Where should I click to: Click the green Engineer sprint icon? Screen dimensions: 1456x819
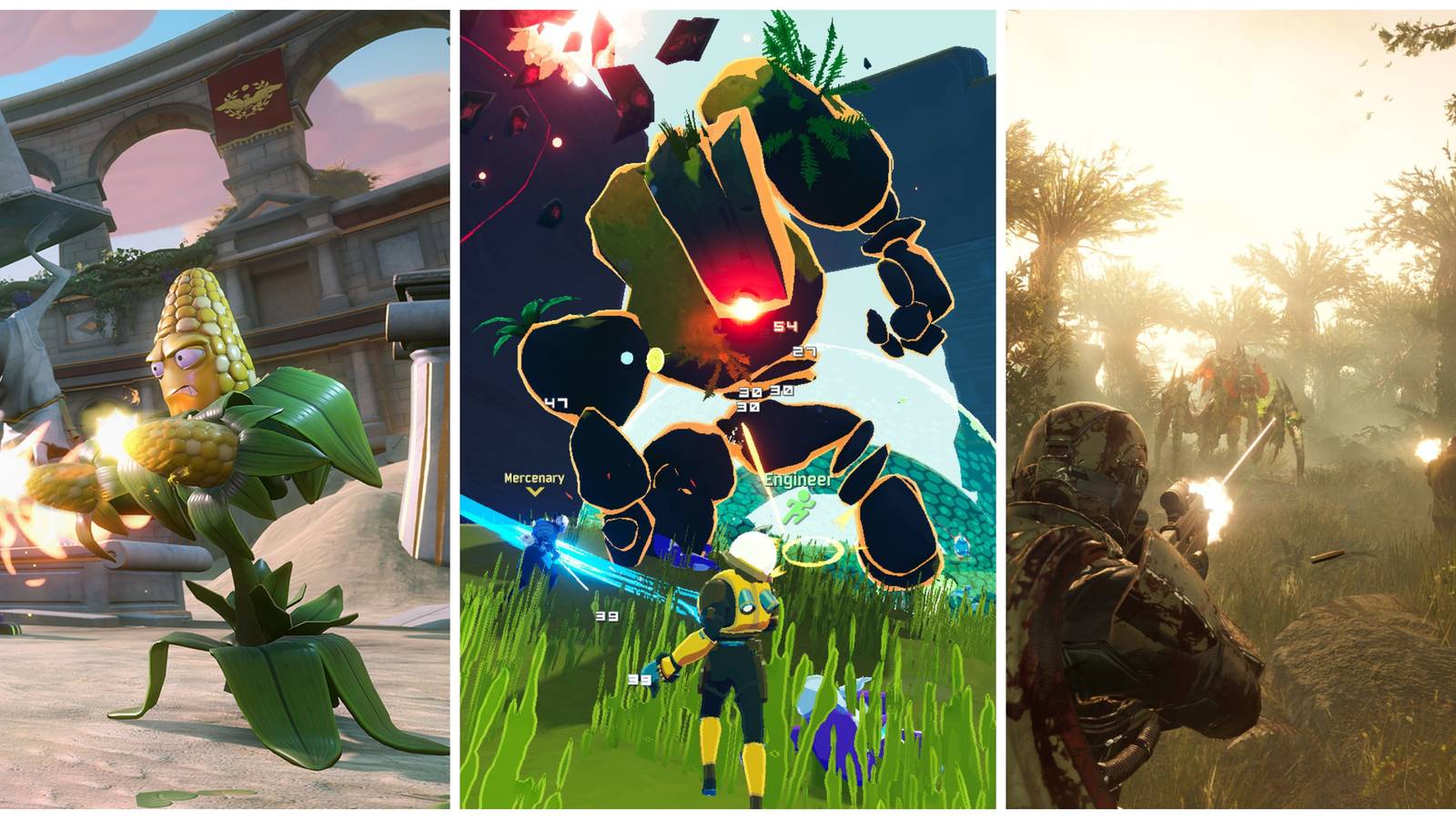801,506
